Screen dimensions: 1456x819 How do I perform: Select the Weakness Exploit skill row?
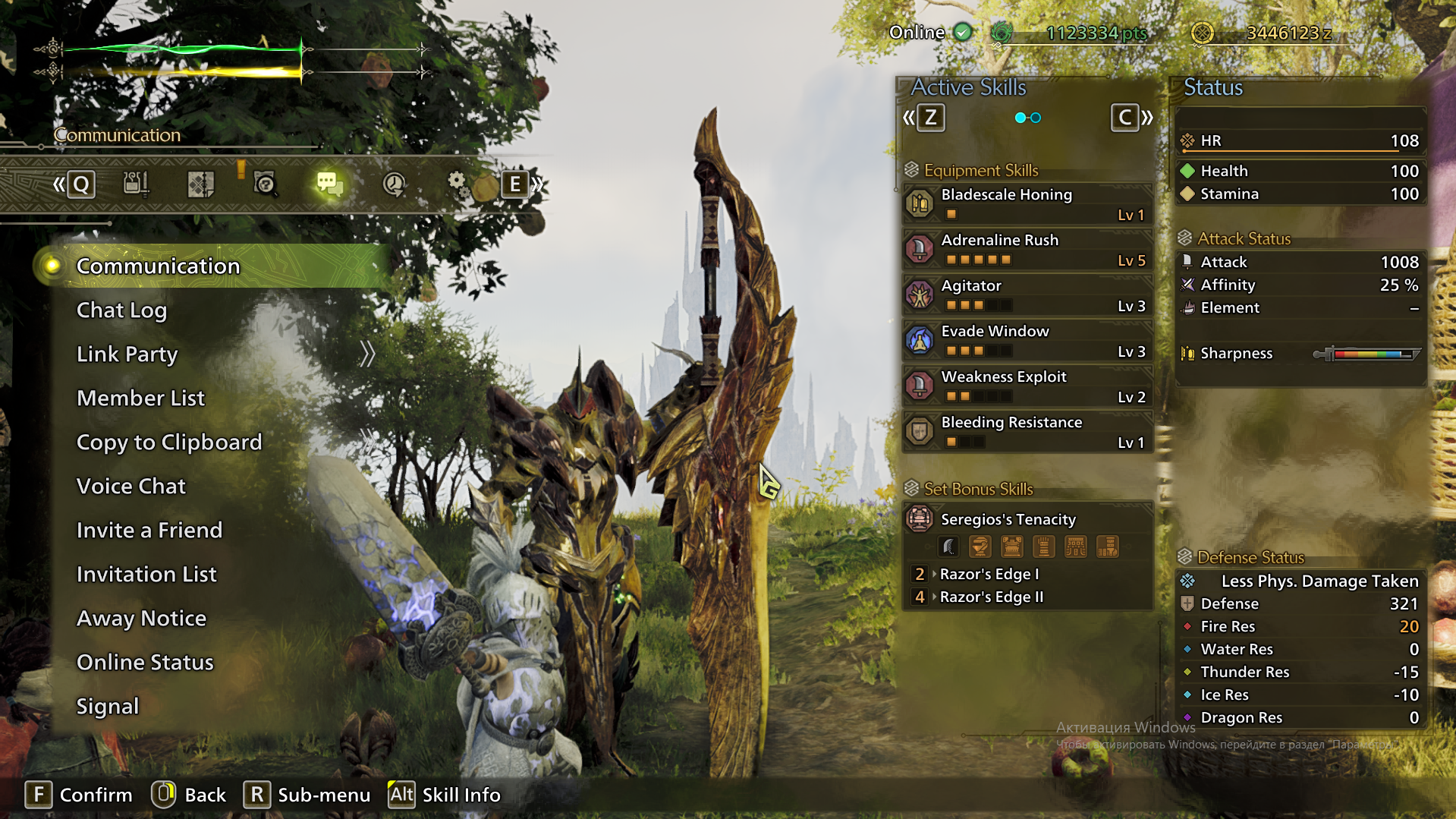coord(1027,386)
